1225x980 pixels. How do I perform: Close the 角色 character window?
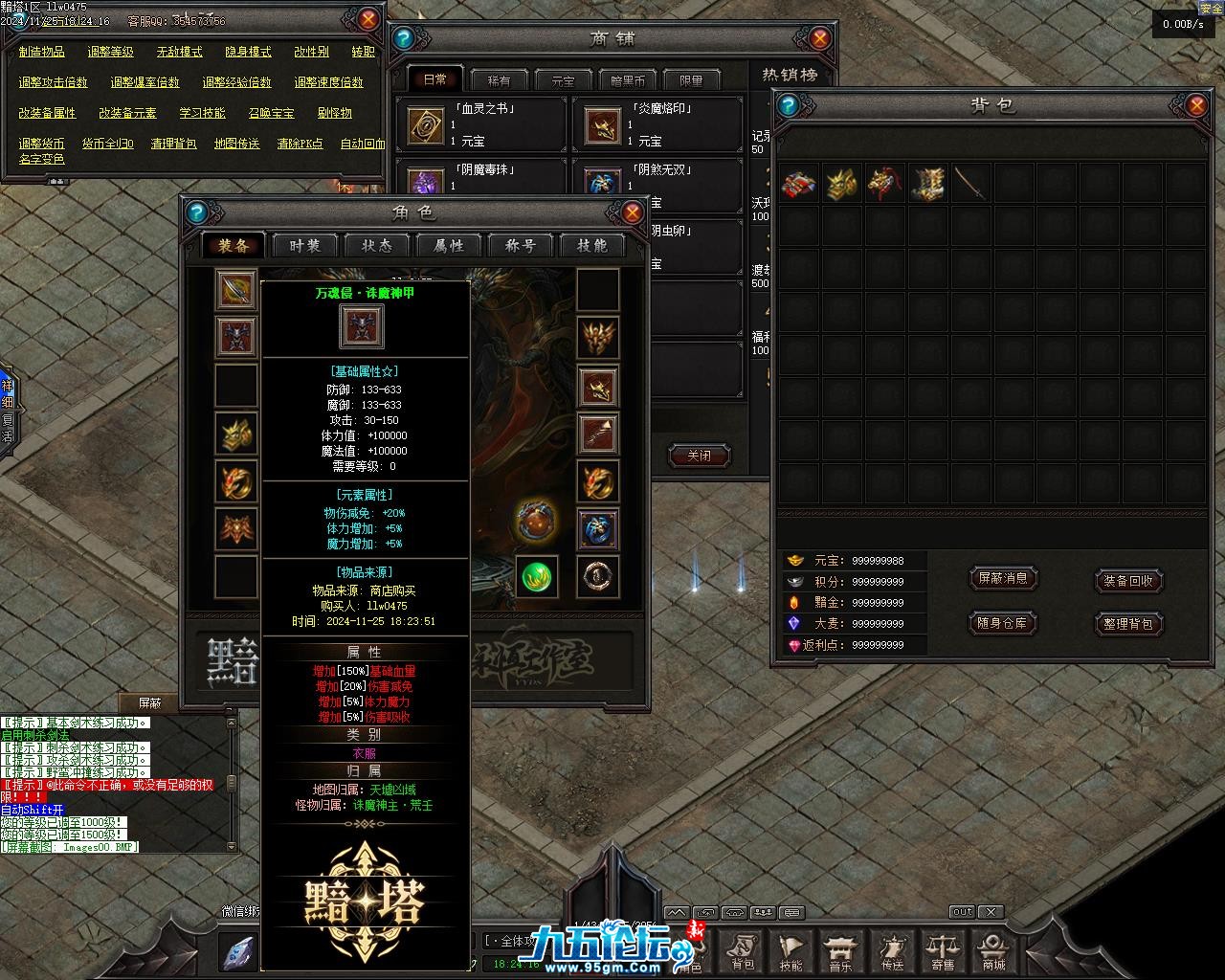[632, 212]
